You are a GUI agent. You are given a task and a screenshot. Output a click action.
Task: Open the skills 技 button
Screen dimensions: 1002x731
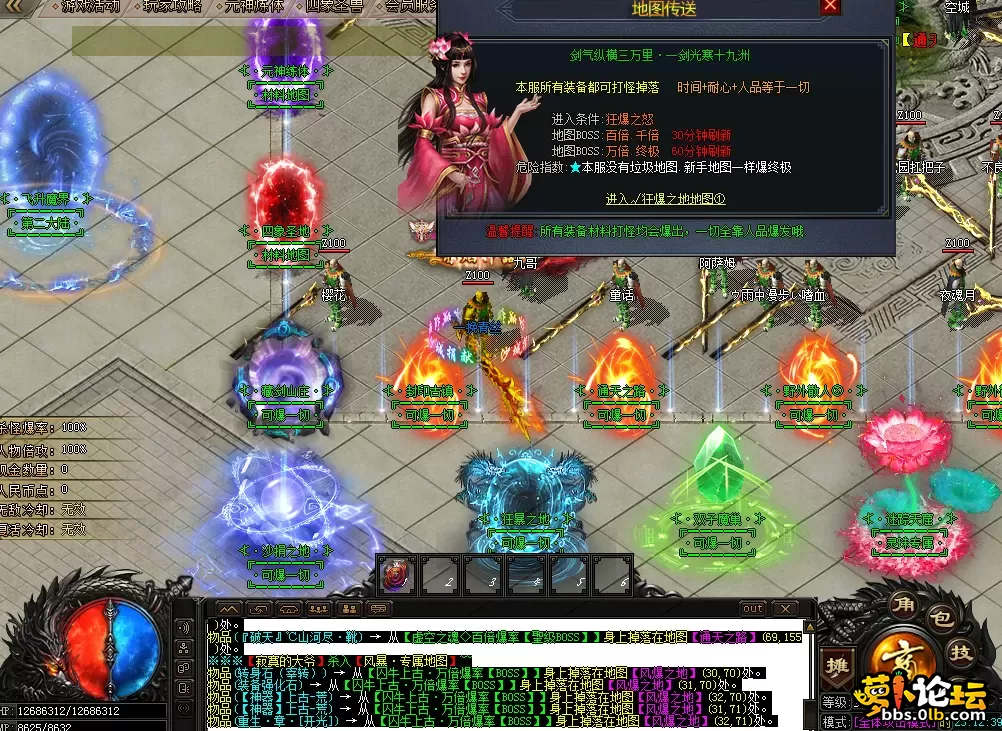coord(961,653)
